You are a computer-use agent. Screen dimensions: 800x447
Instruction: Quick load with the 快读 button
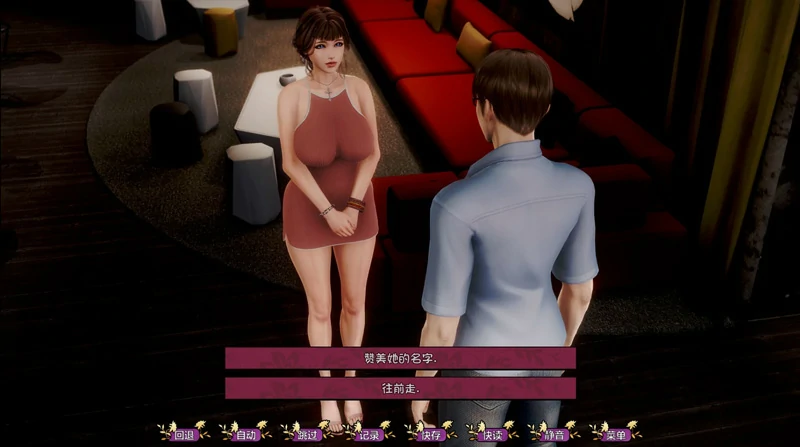492,434
